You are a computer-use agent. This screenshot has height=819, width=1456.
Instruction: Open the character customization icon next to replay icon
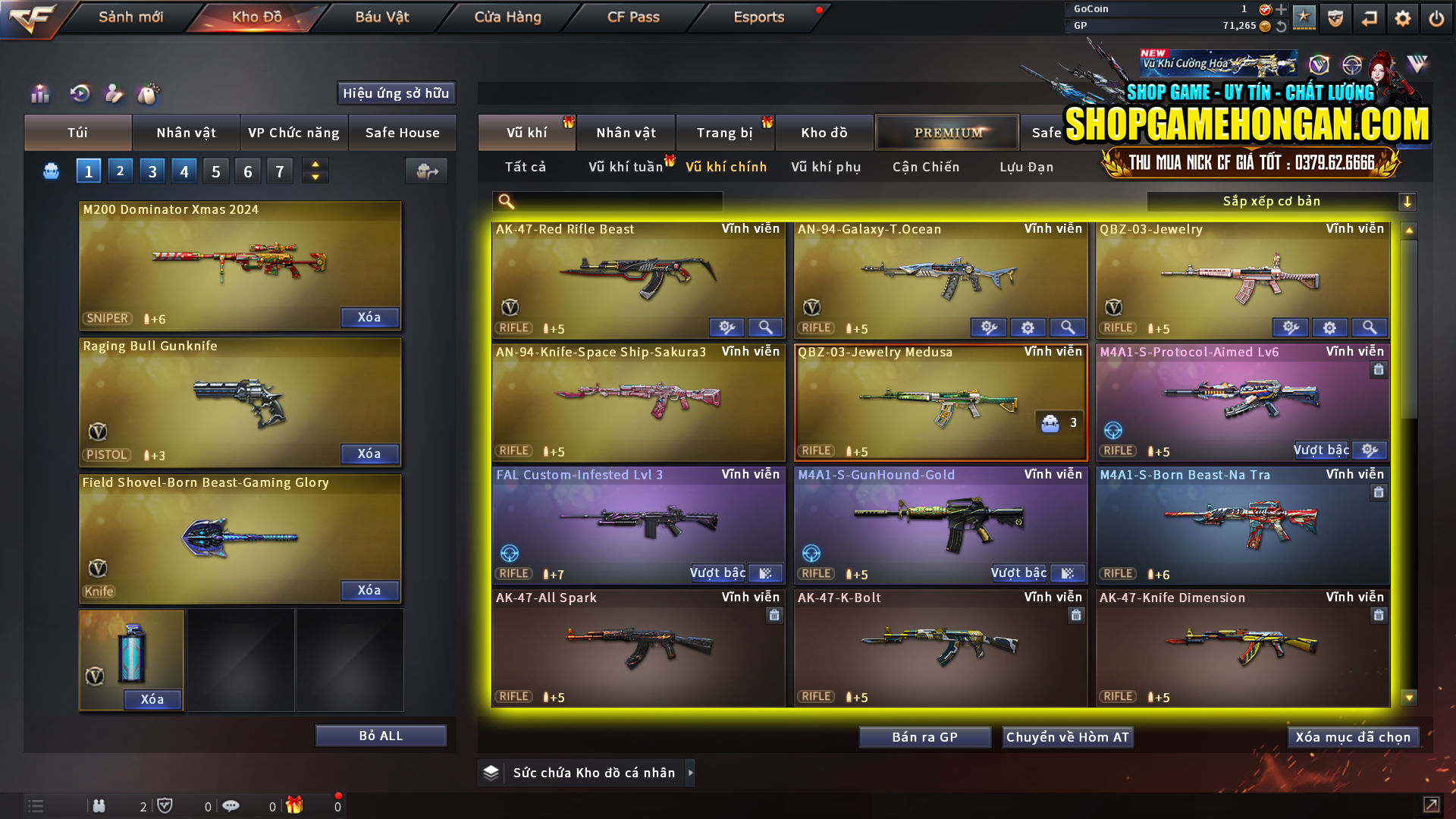[115, 93]
